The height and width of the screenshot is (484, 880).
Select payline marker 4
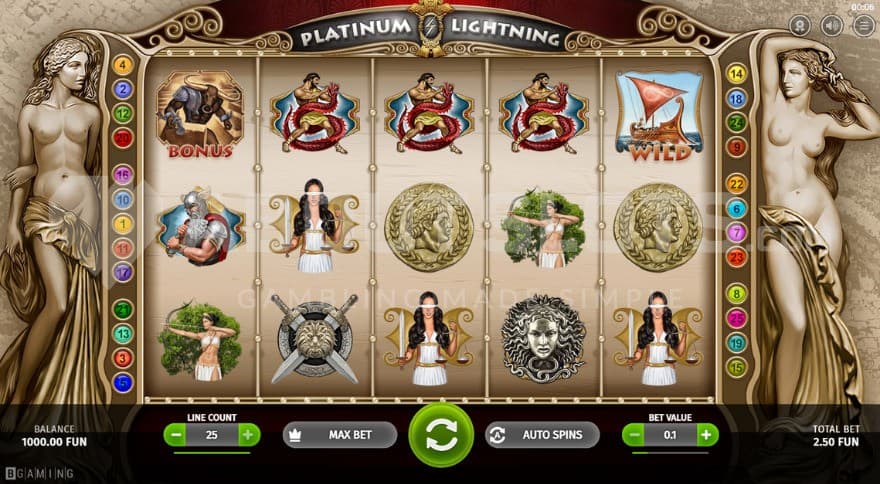tap(123, 66)
